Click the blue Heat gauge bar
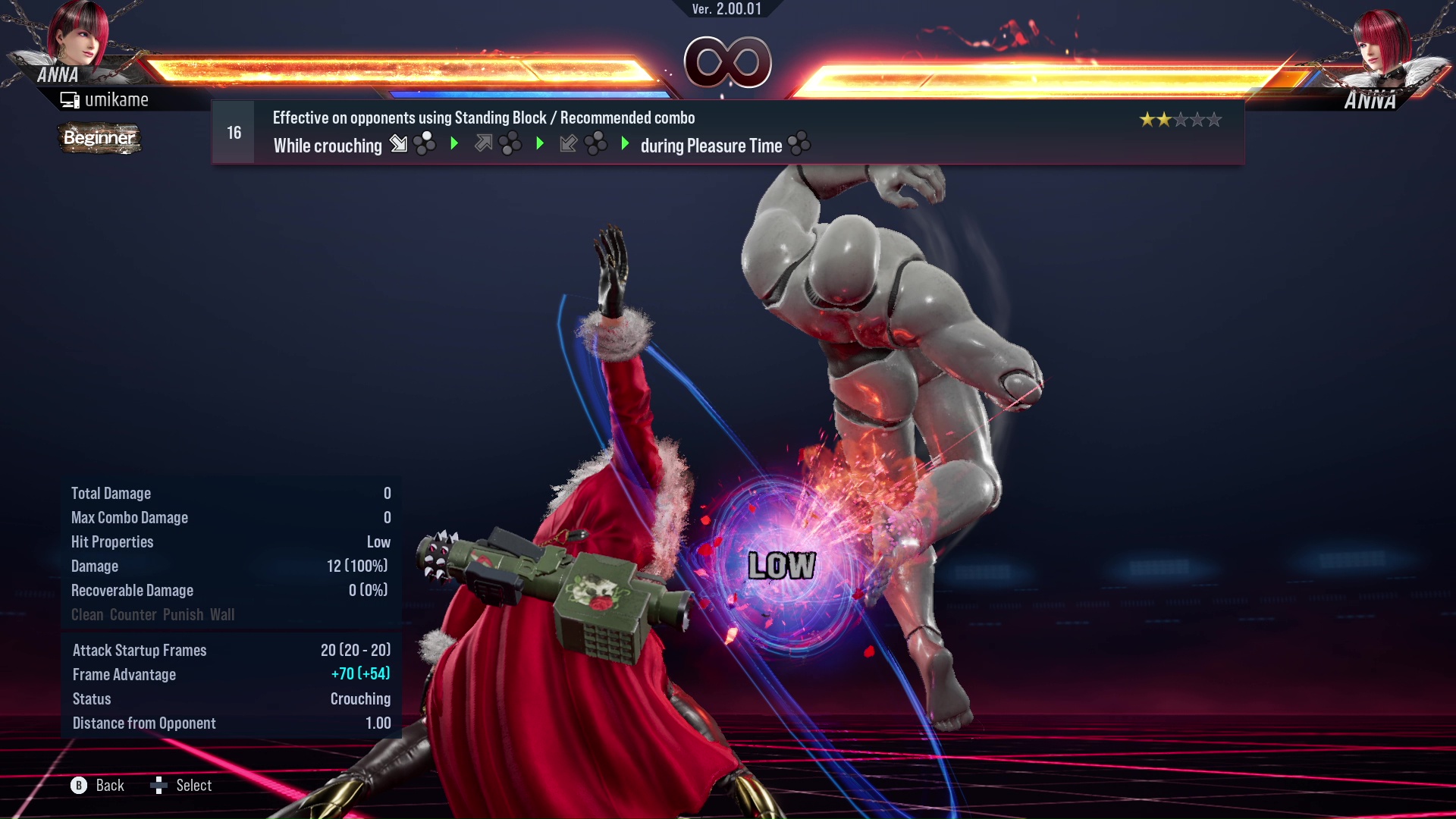The width and height of the screenshot is (1456, 819). click(x=531, y=93)
